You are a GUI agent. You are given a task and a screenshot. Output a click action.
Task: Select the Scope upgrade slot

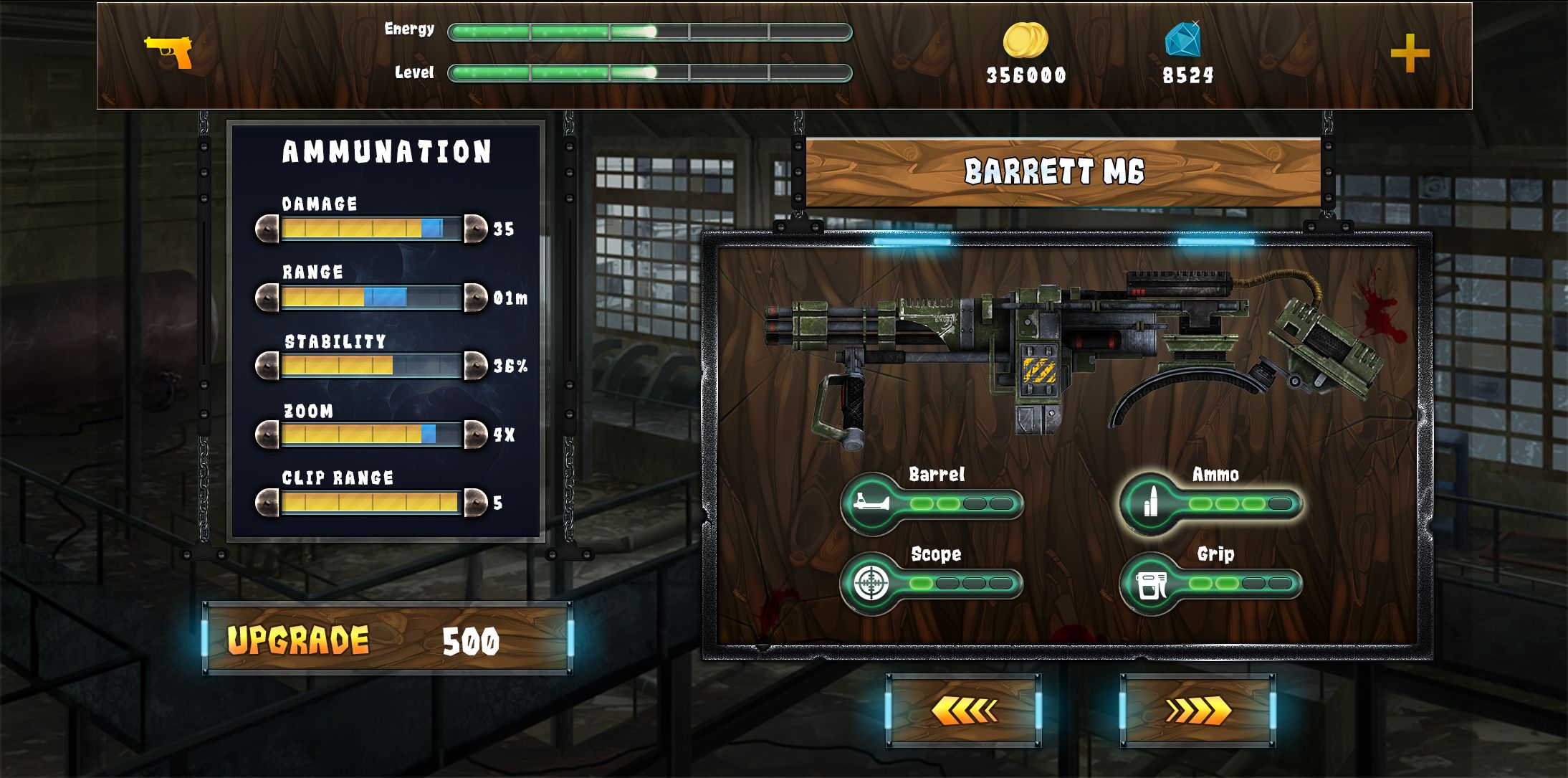(x=932, y=583)
